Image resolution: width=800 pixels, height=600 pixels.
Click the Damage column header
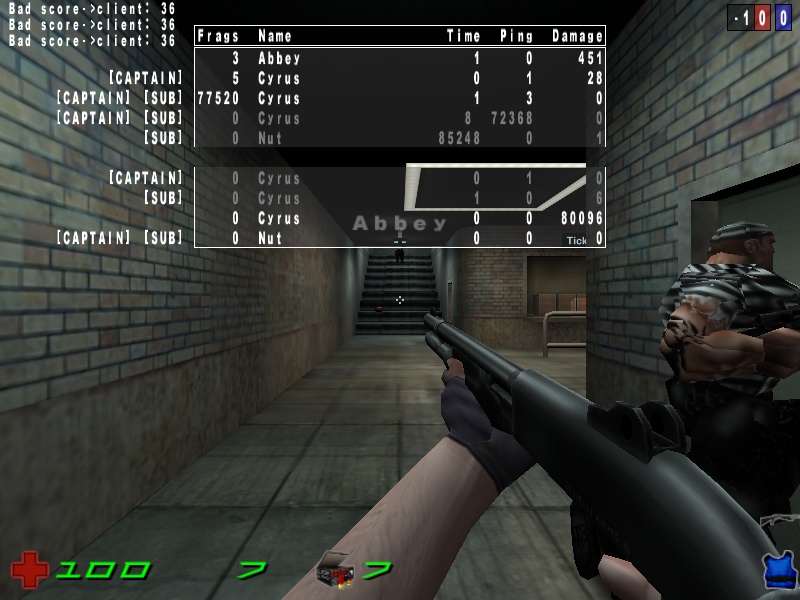coord(577,36)
